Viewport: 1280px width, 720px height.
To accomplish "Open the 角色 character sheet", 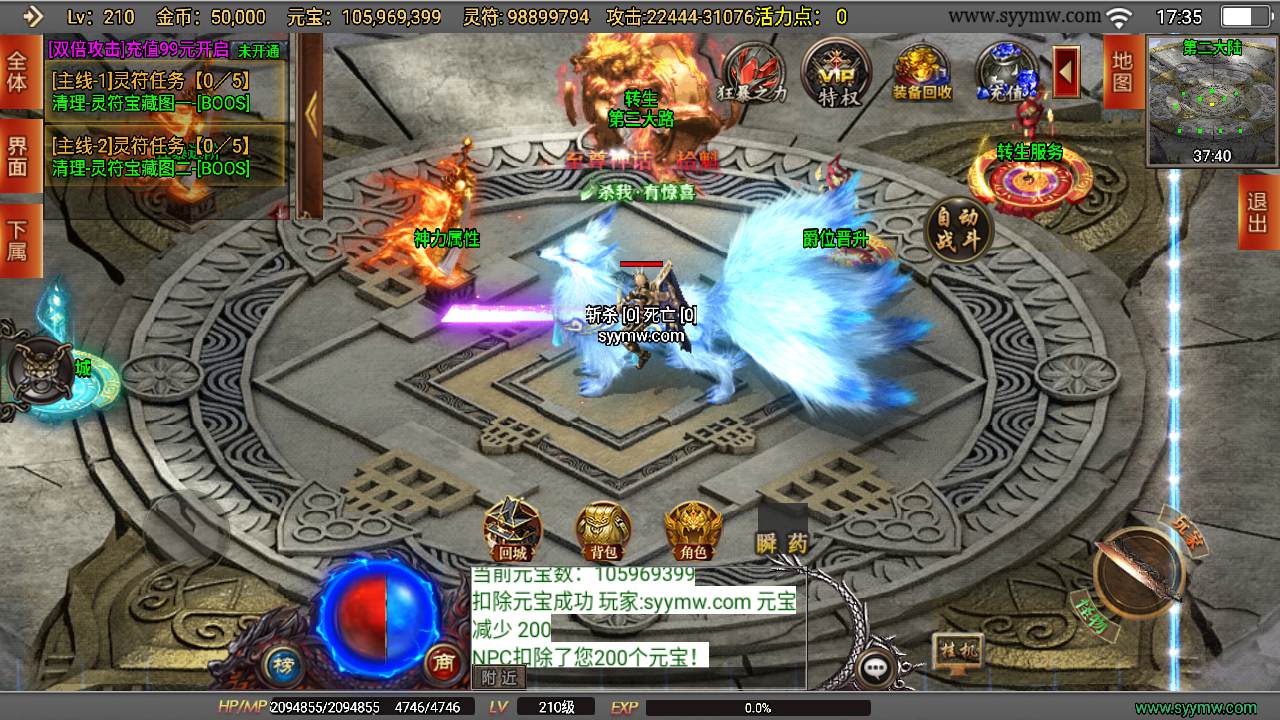I will tap(694, 530).
